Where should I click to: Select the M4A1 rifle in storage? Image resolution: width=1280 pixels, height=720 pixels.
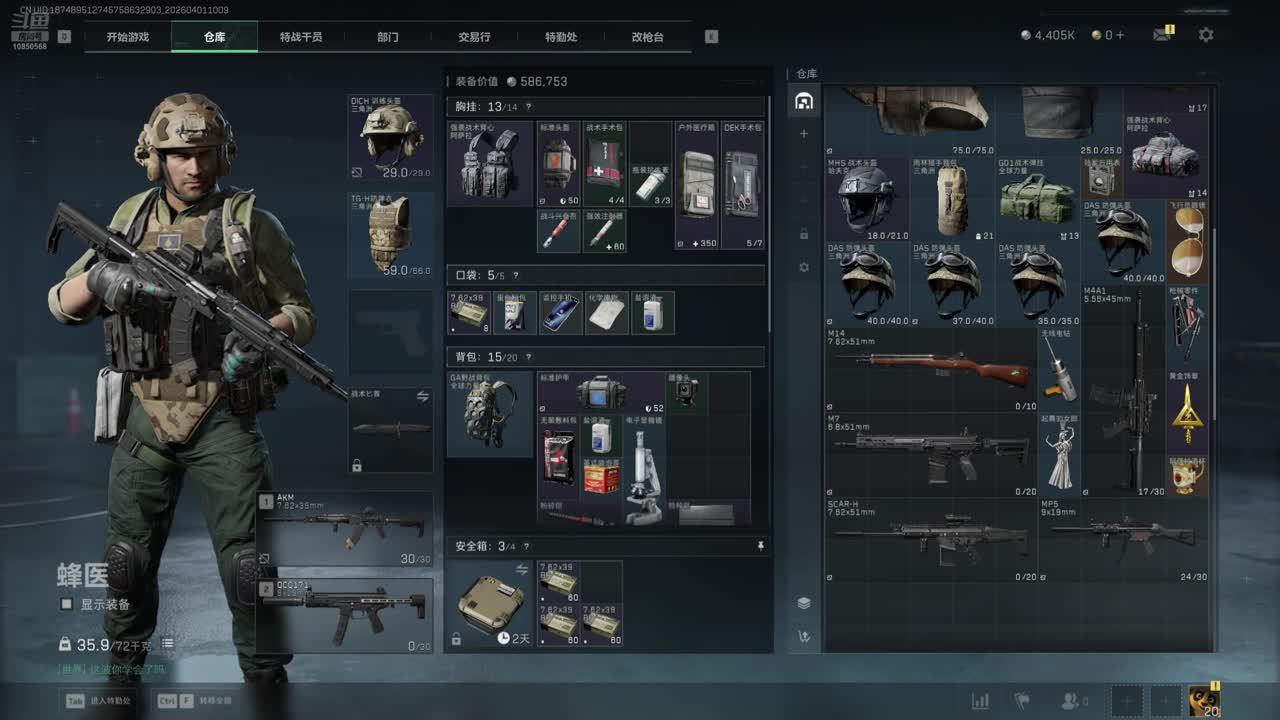pyautogui.click(x=1124, y=392)
